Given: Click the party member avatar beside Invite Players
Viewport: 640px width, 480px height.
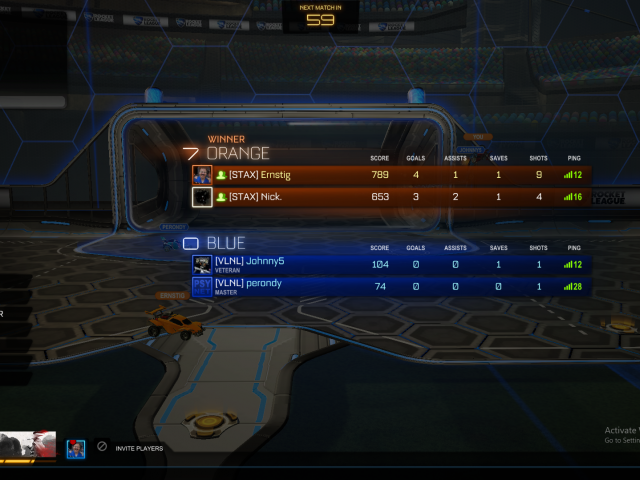Looking at the screenshot, I should (x=76, y=449).
